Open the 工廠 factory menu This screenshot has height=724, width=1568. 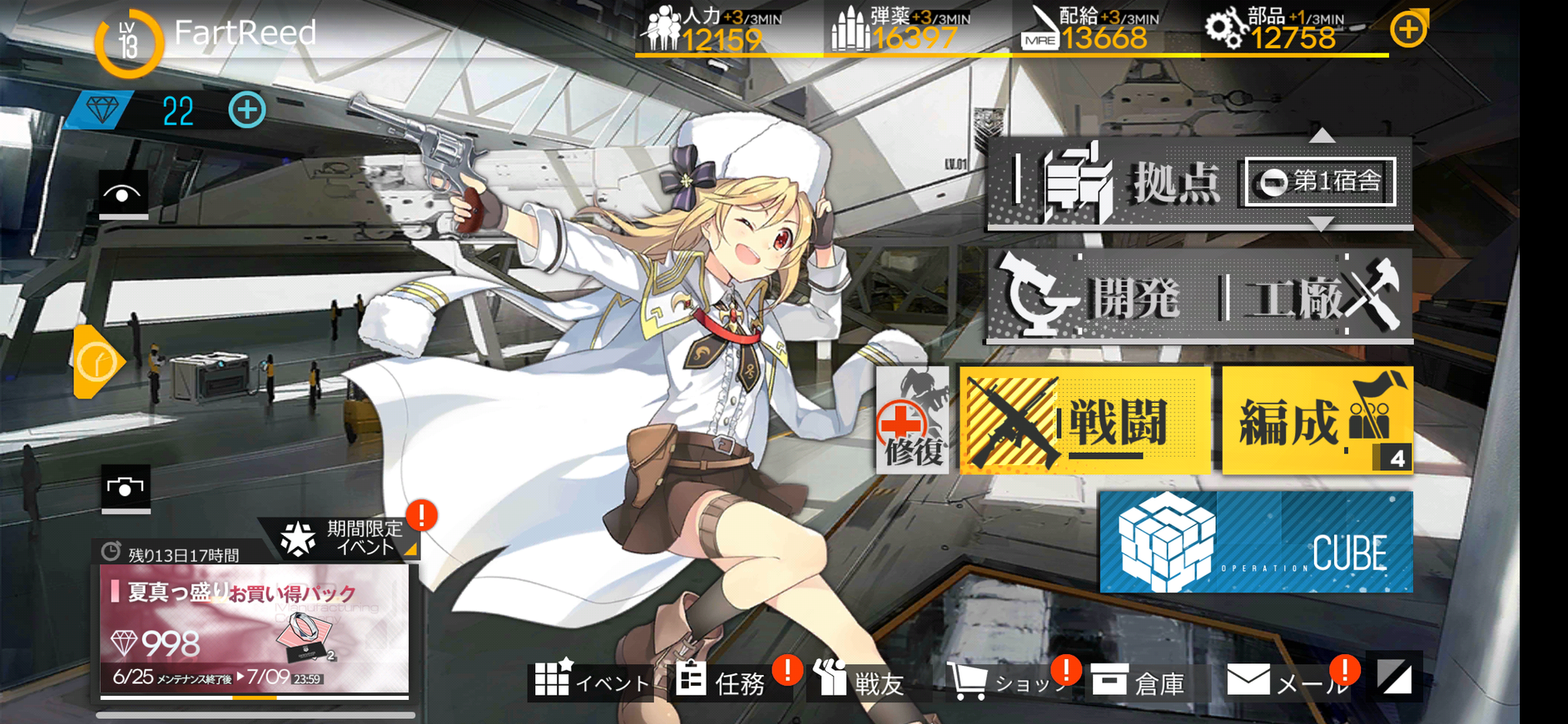point(1317,296)
